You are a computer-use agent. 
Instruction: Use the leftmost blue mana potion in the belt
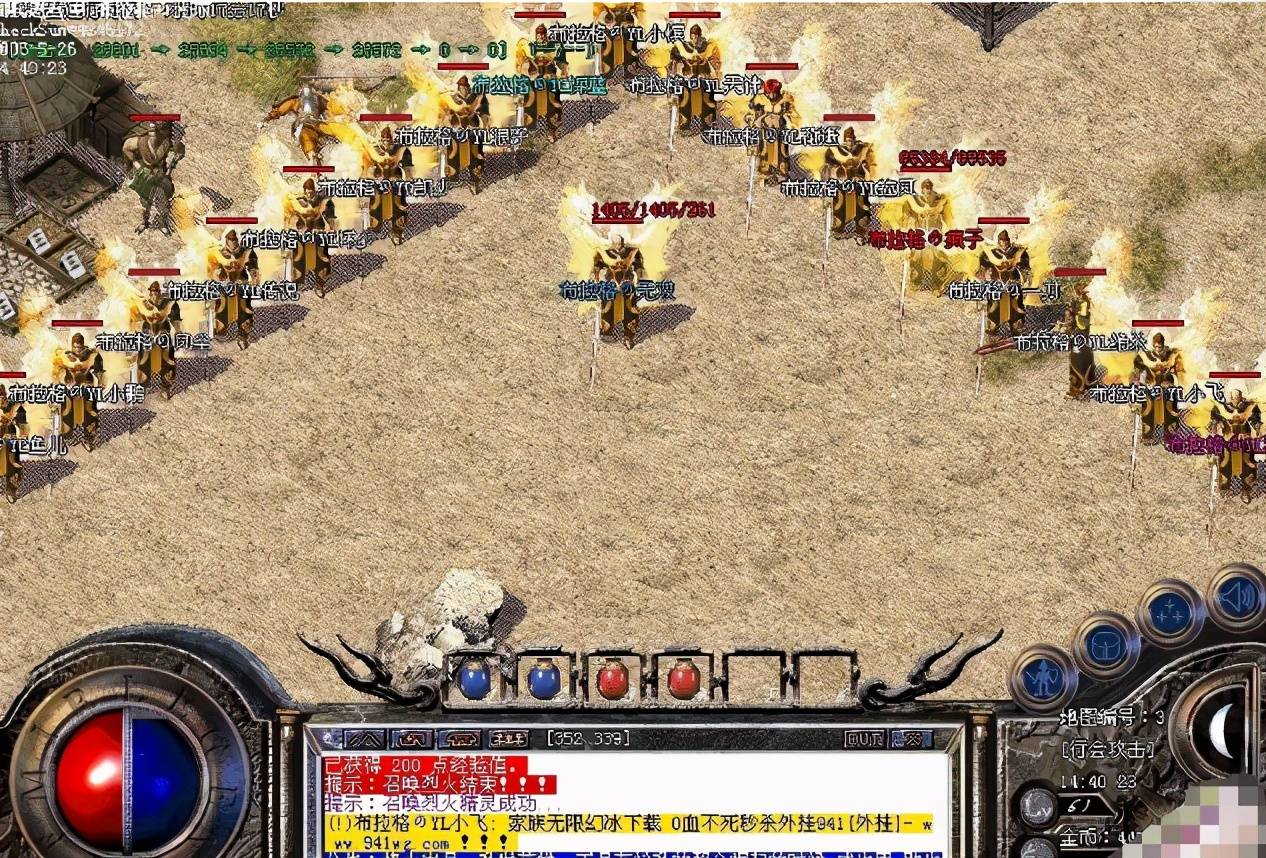475,680
